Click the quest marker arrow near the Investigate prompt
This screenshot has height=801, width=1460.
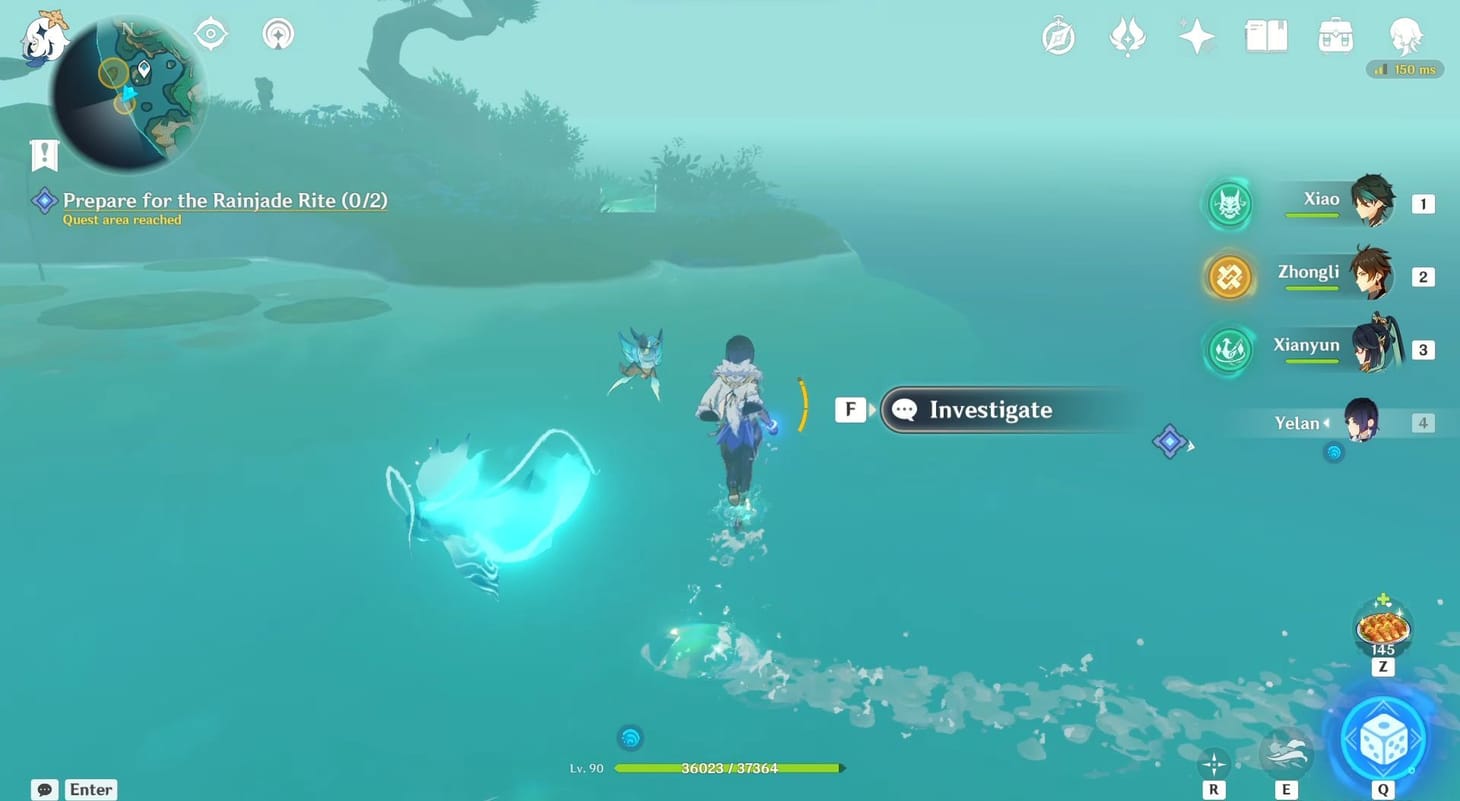(x=1170, y=441)
